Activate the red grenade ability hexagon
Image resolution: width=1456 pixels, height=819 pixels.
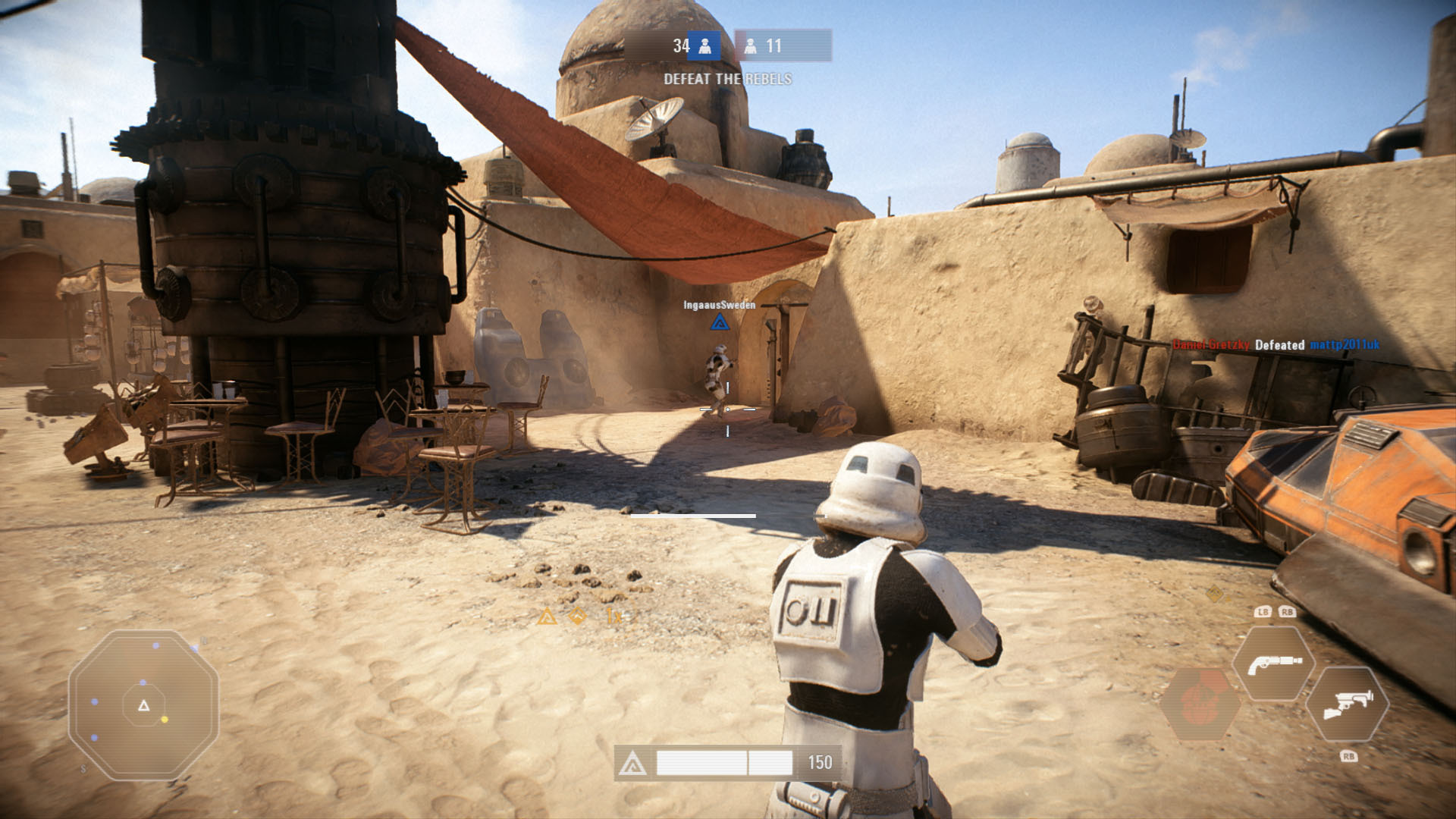pyautogui.click(x=1200, y=704)
